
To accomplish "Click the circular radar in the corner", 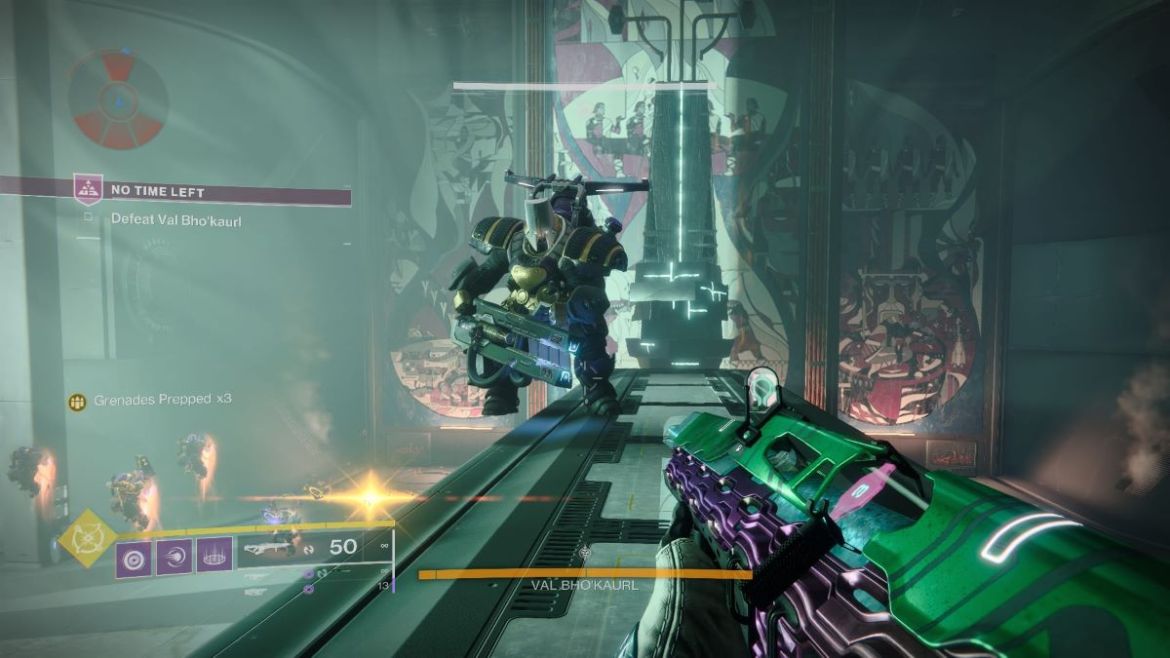I will click(x=118, y=99).
